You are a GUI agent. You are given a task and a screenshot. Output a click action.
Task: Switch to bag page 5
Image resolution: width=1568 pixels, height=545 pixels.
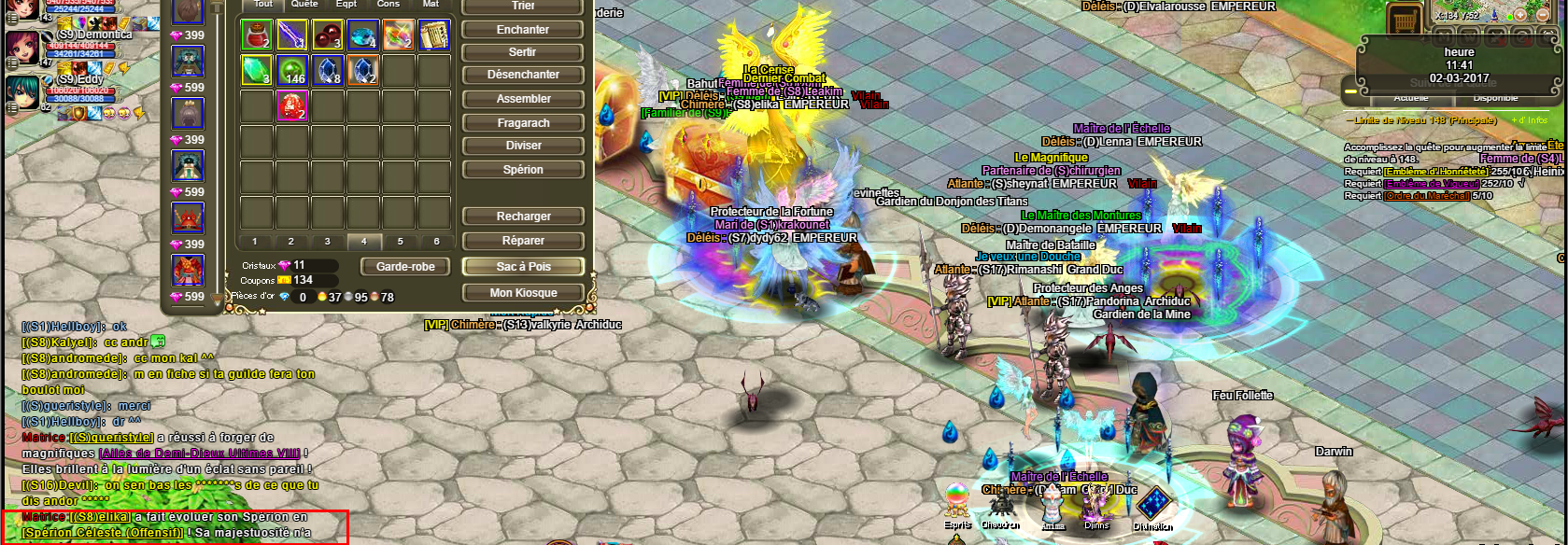coord(400,242)
